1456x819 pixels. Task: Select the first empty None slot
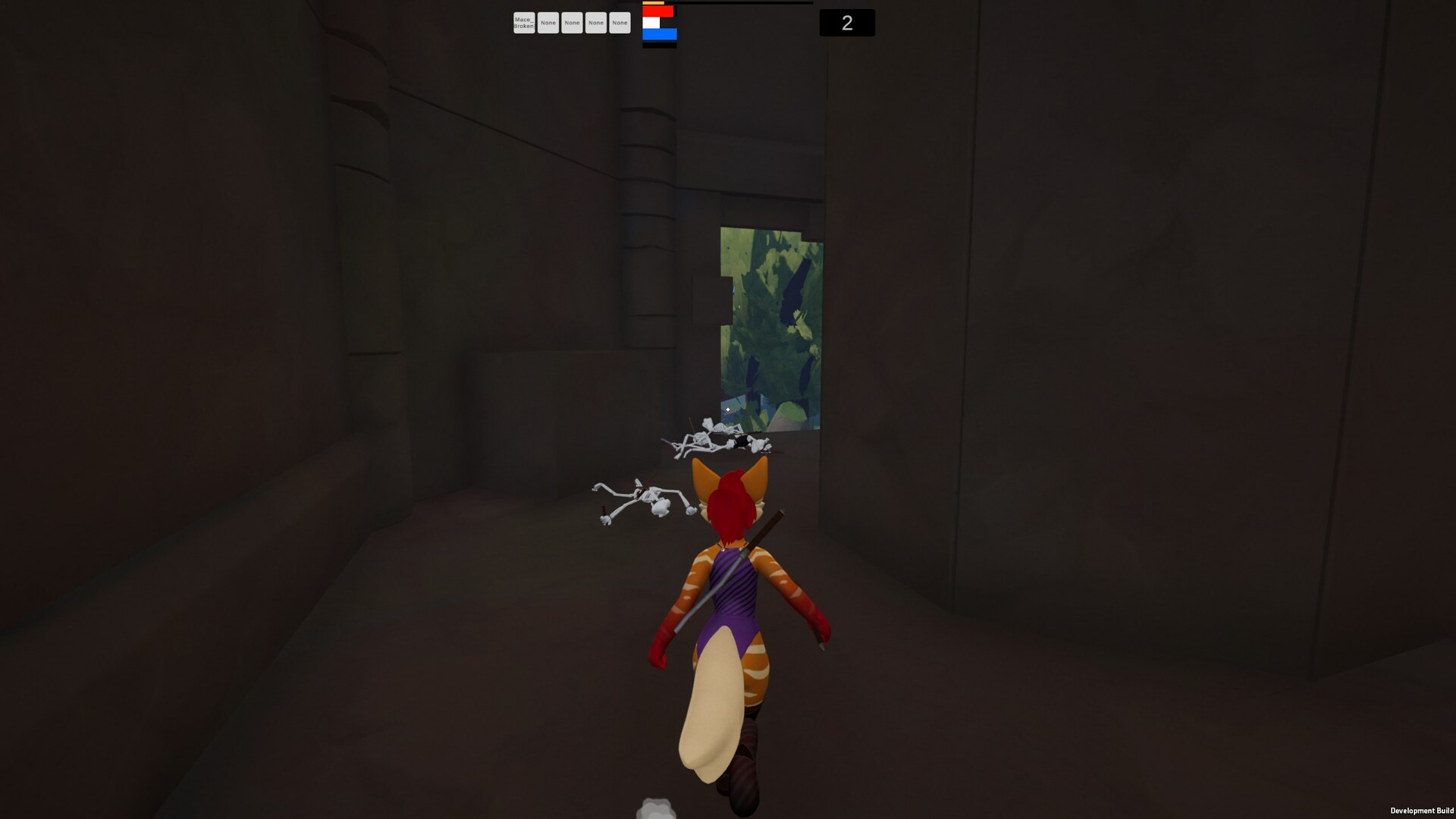tap(548, 23)
